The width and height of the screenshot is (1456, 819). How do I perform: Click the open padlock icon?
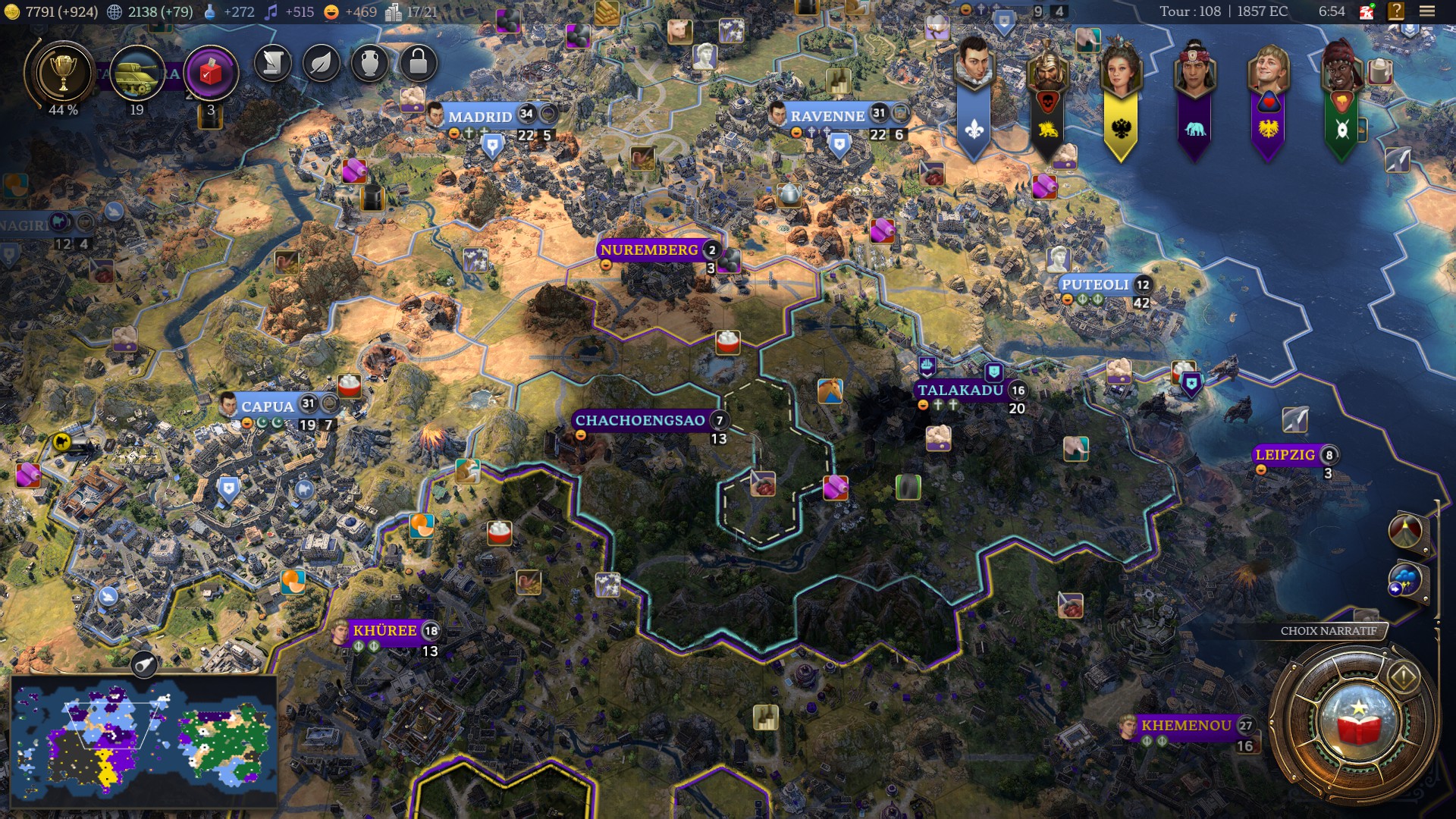coord(418,63)
